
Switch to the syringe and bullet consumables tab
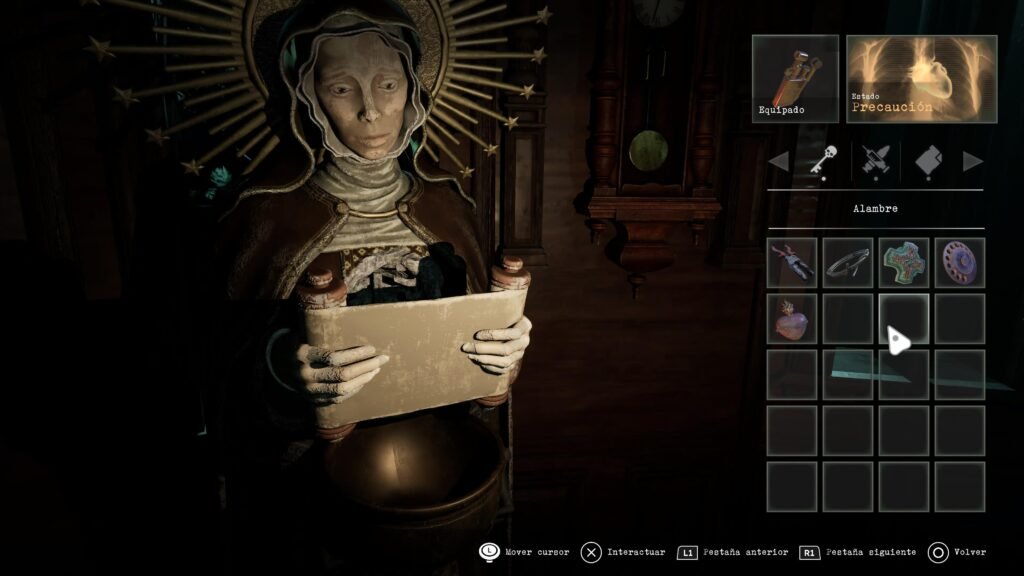876,161
